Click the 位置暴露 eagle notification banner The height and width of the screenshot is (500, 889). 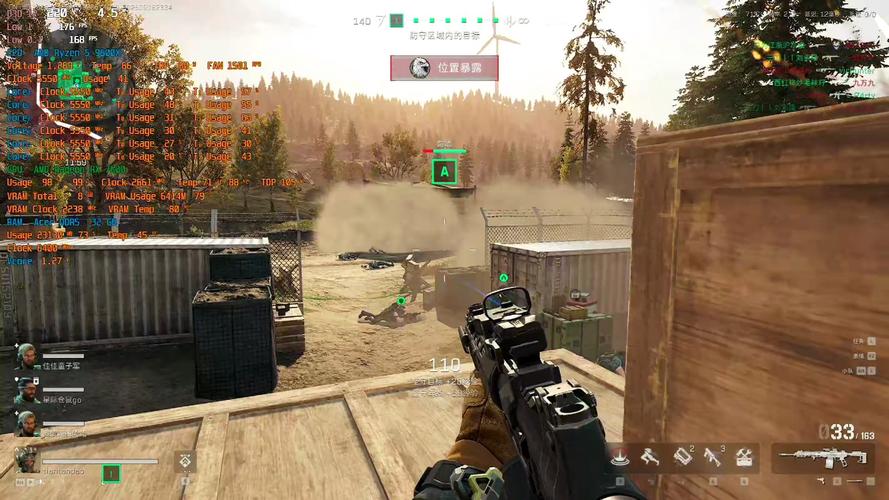(x=444, y=68)
